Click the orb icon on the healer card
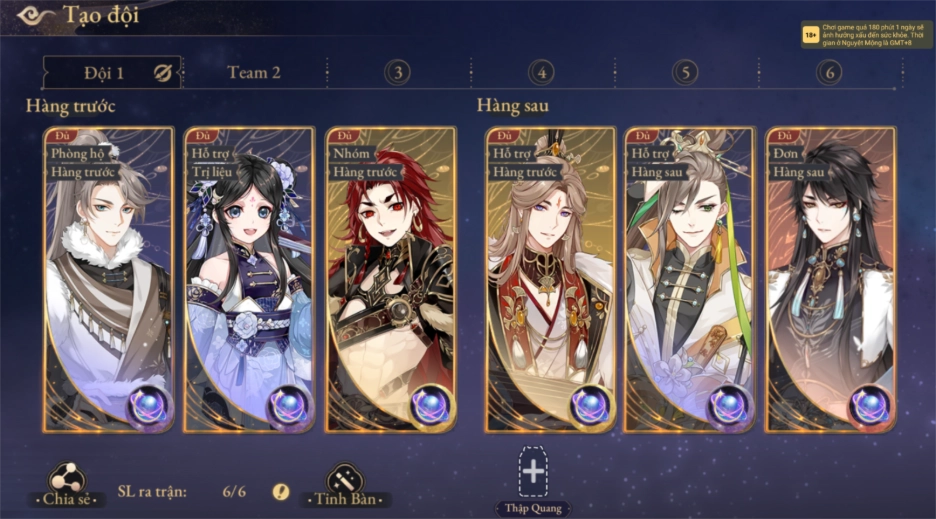 [x=289, y=405]
